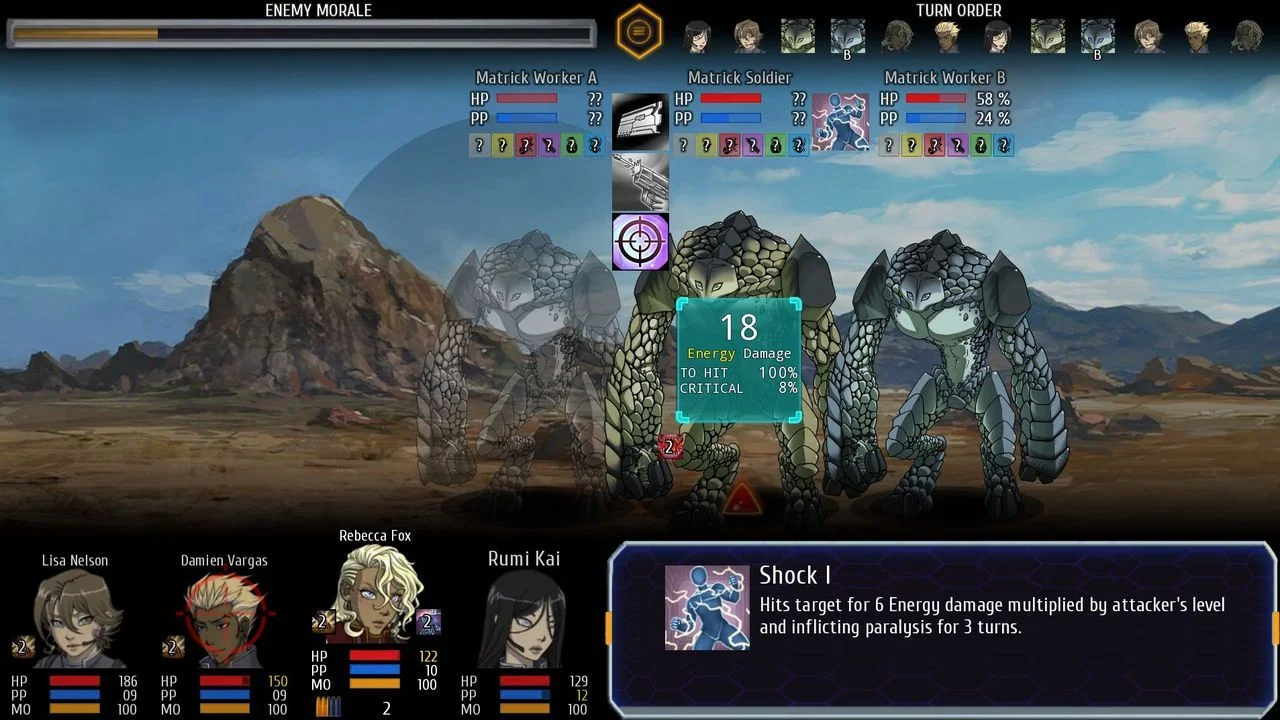Viewport: 1280px width, 720px height.
Task: Click the first unknown status icon under Matrick Worker A
Action: pyautogui.click(x=477, y=145)
